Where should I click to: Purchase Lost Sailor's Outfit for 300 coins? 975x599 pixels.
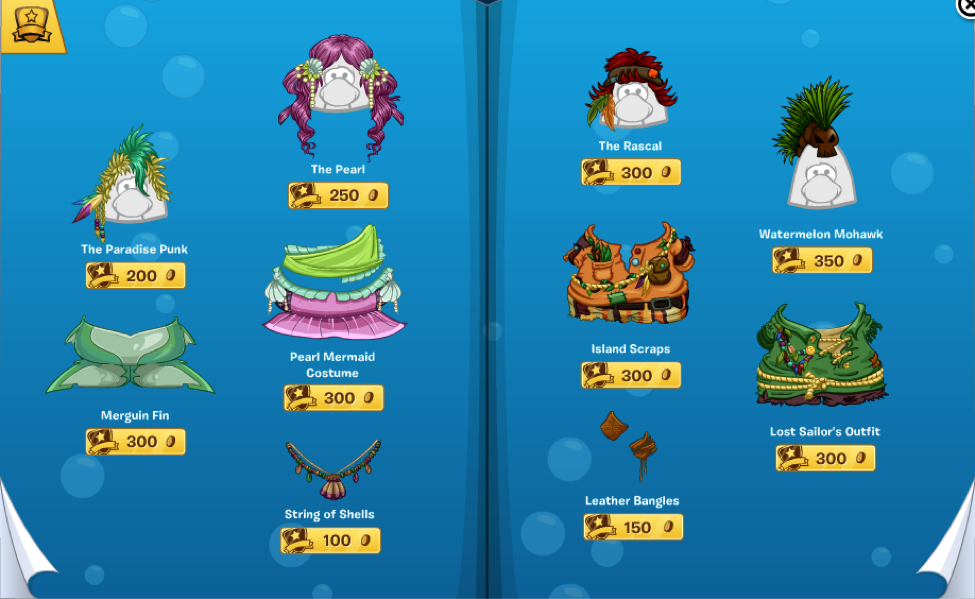click(825, 458)
